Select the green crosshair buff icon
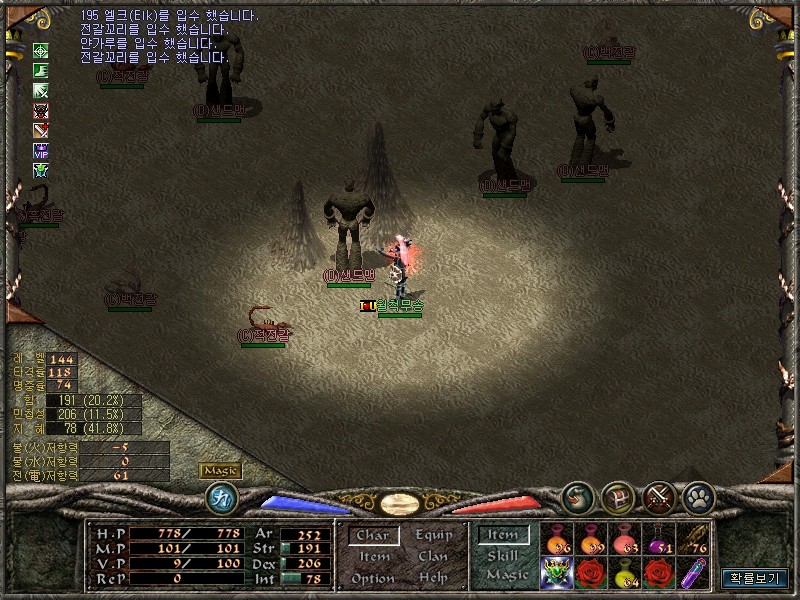 pos(41,50)
